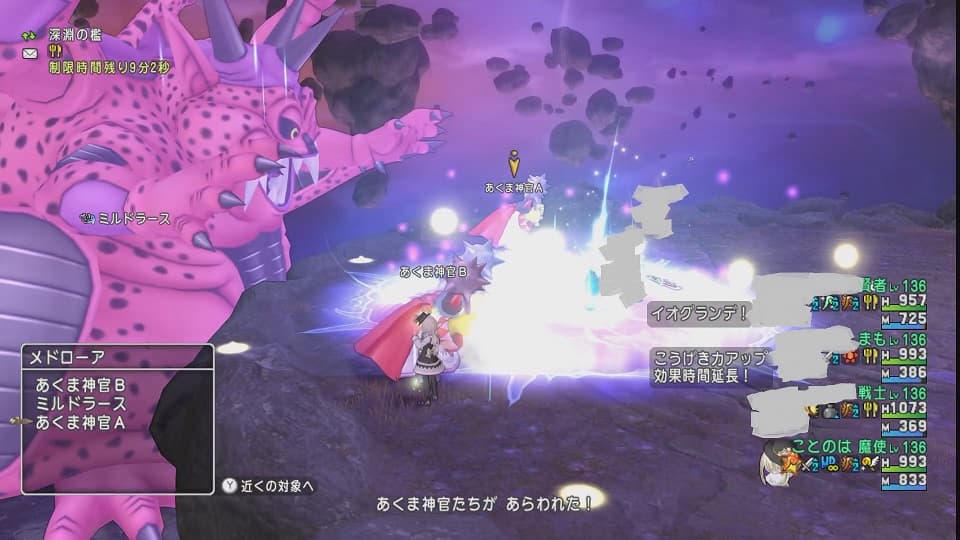Viewport: 960px width, 540px height.
Task: Click the ことのは character portrait
Action: pyautogui.click(x=776, y=462)
